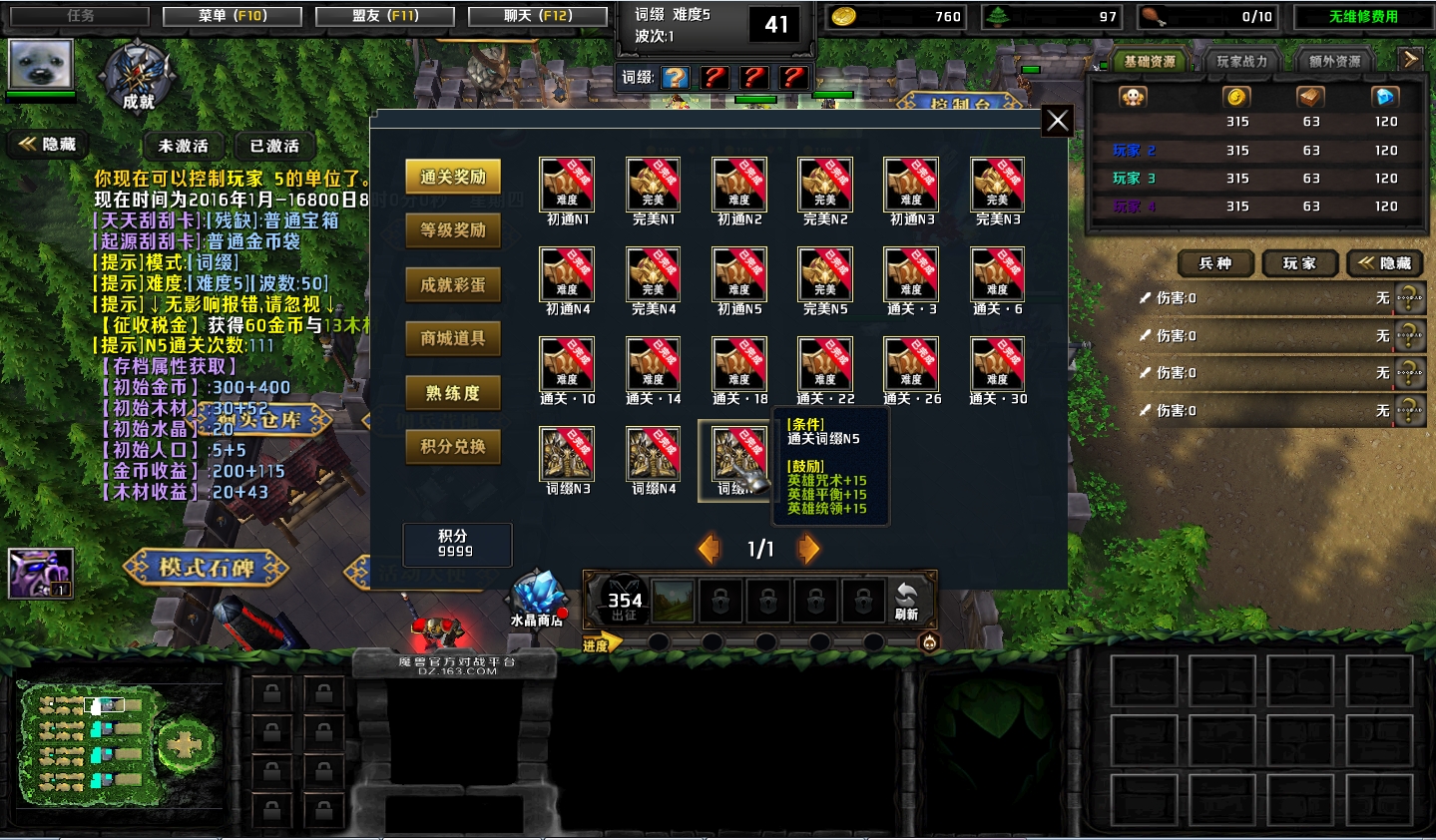Select the 初通N1 reward icon

pyautogui.click(x=567, y=185)
